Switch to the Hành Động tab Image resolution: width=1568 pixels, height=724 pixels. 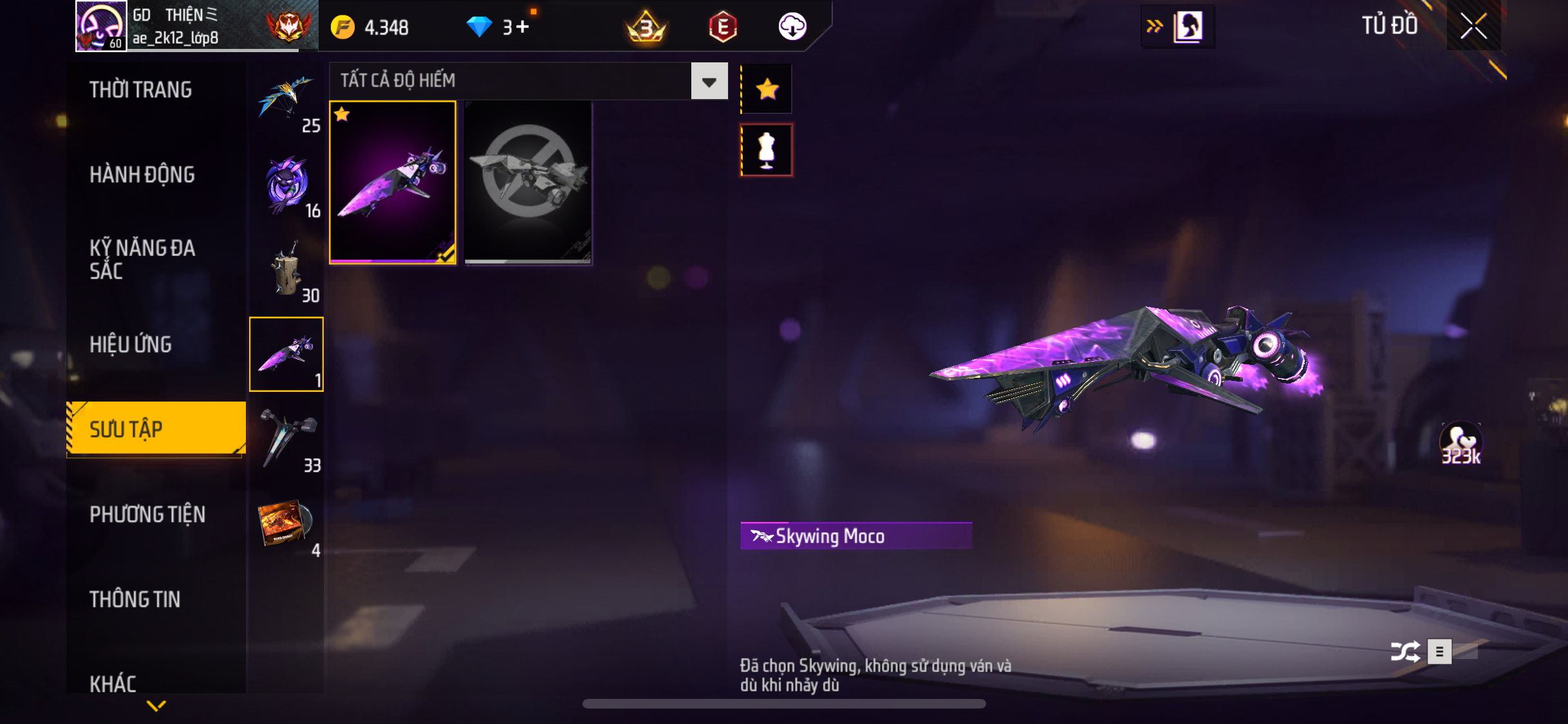[x=142, y=175]
